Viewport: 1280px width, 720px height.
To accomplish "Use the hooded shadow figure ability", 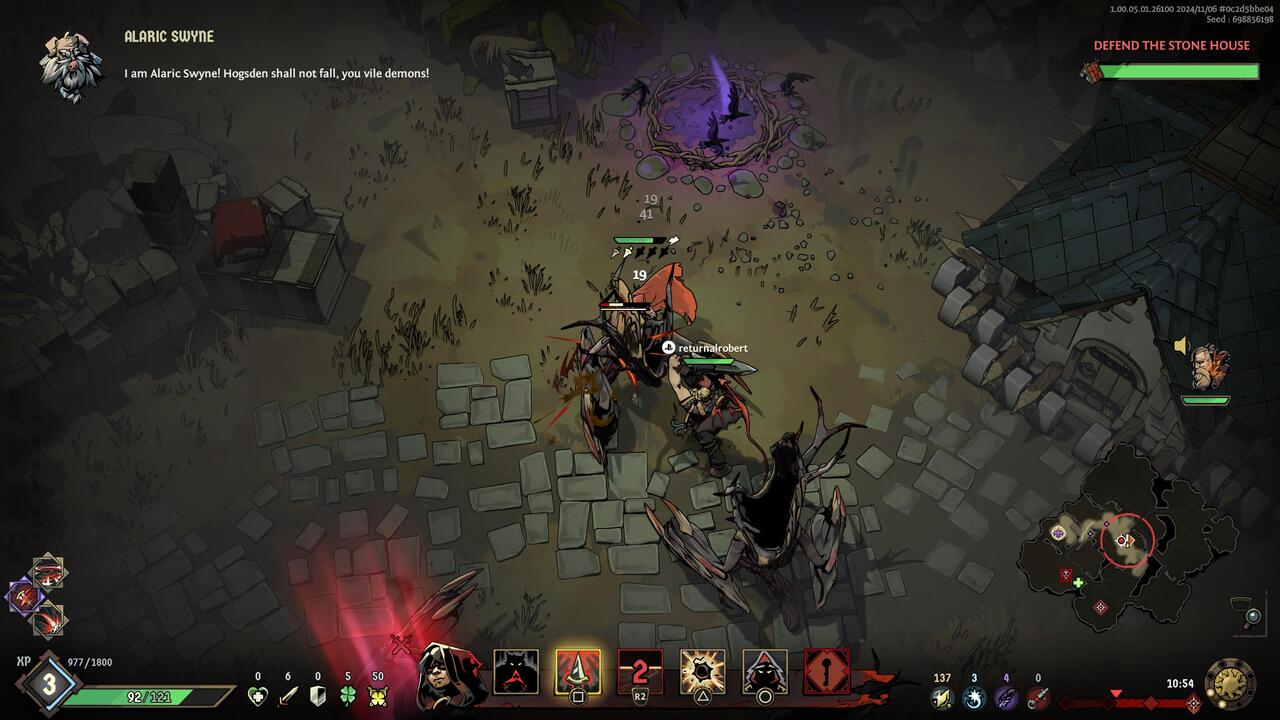I will [765, 672].
